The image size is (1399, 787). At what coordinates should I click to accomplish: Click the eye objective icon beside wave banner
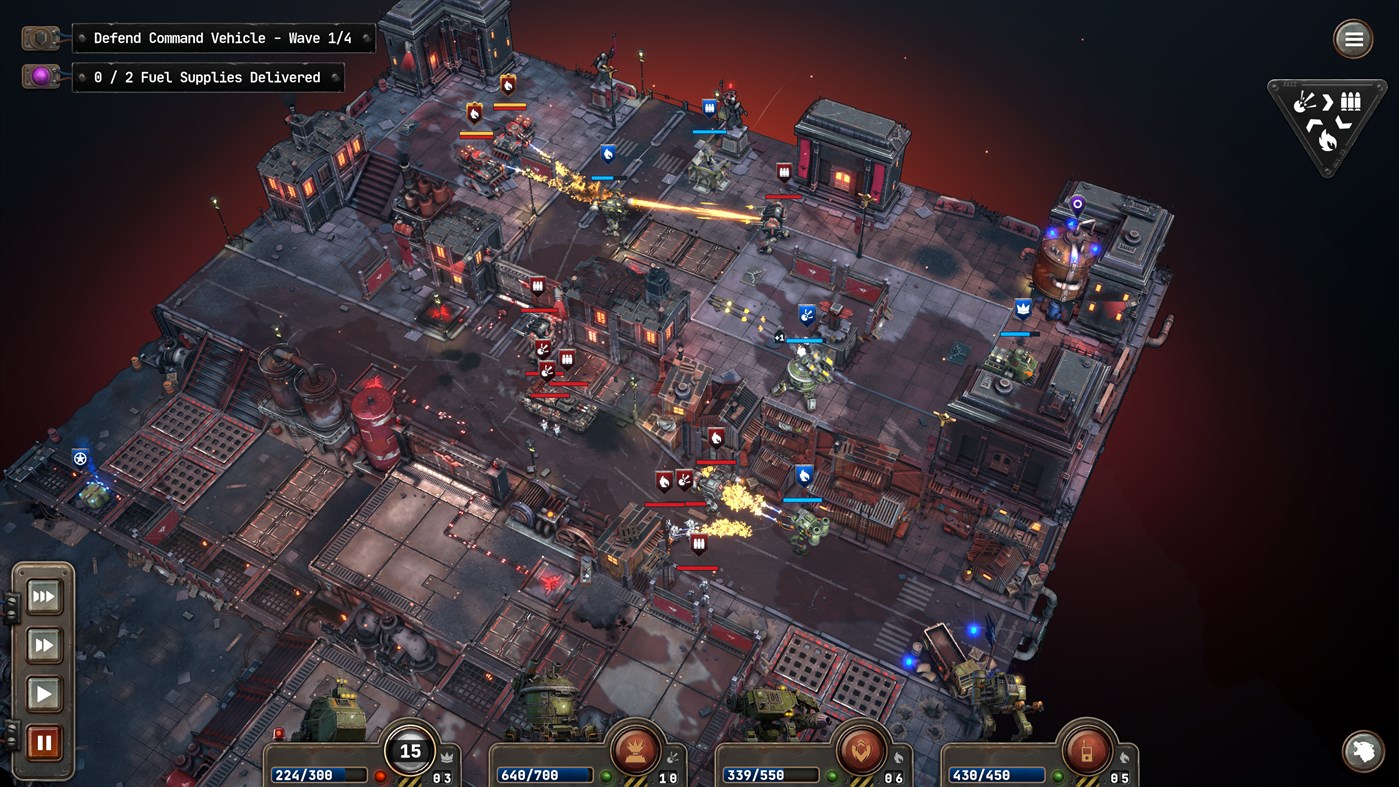41,38
